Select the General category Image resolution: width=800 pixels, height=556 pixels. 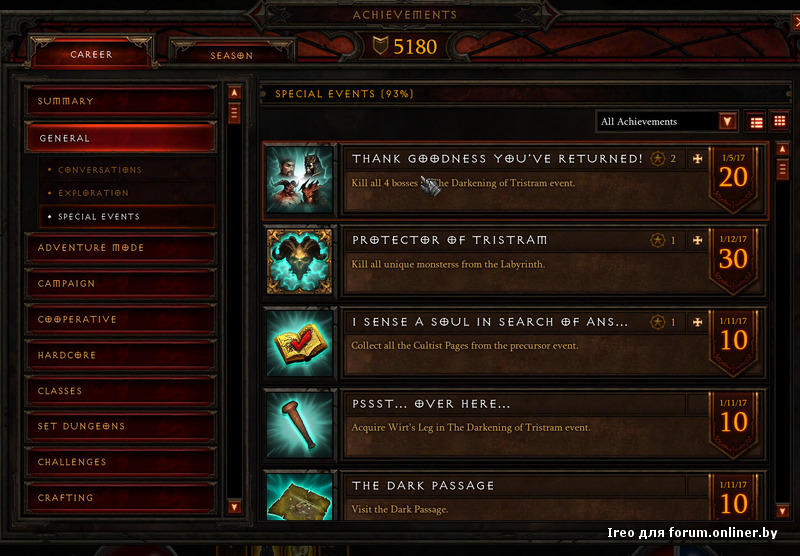pyautogui.click(x=120, y=138)
